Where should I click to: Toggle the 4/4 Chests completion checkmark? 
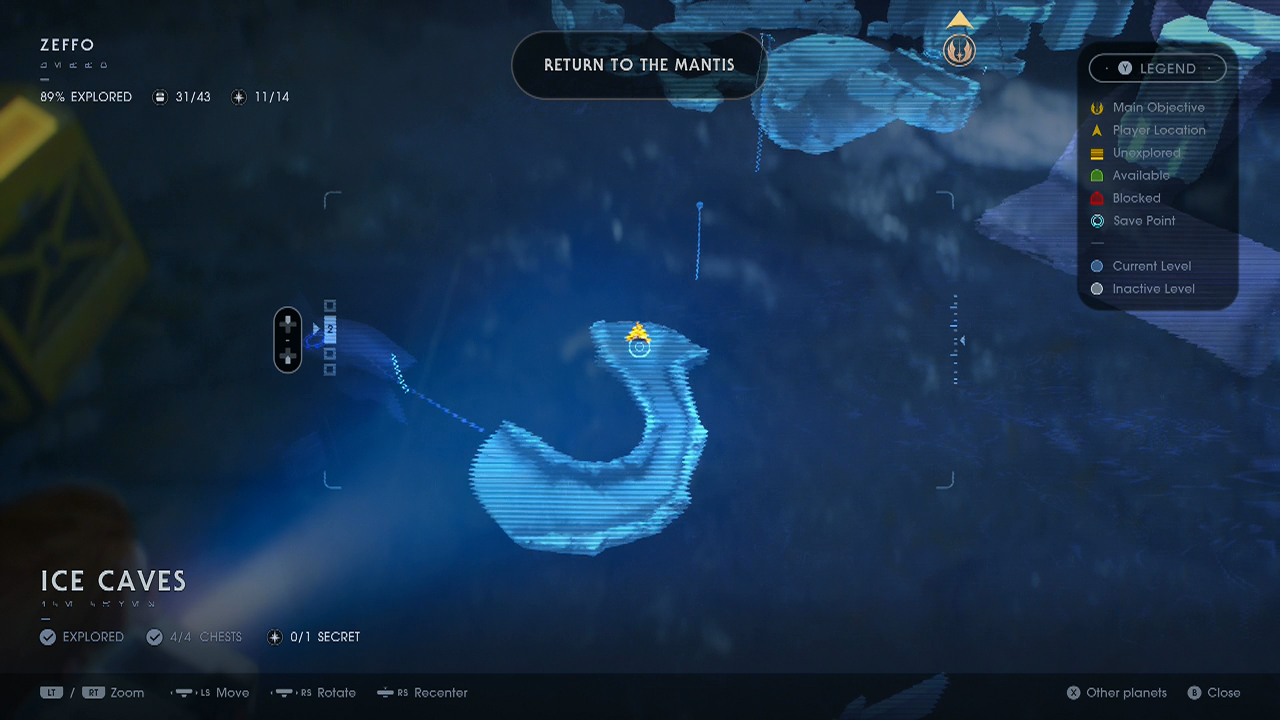pyautogui.click(x=155, y=637)
